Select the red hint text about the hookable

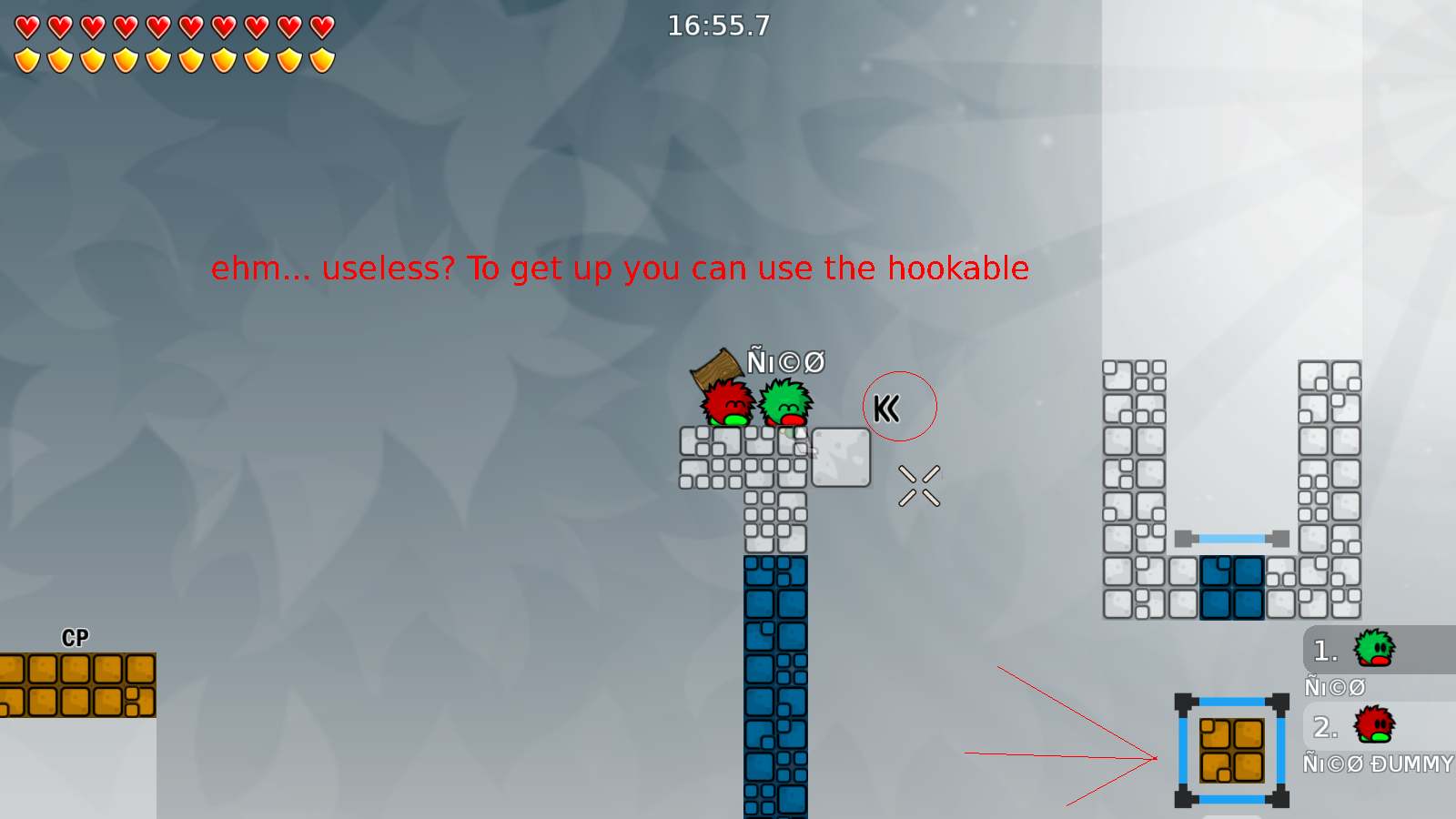click(619, 268)
